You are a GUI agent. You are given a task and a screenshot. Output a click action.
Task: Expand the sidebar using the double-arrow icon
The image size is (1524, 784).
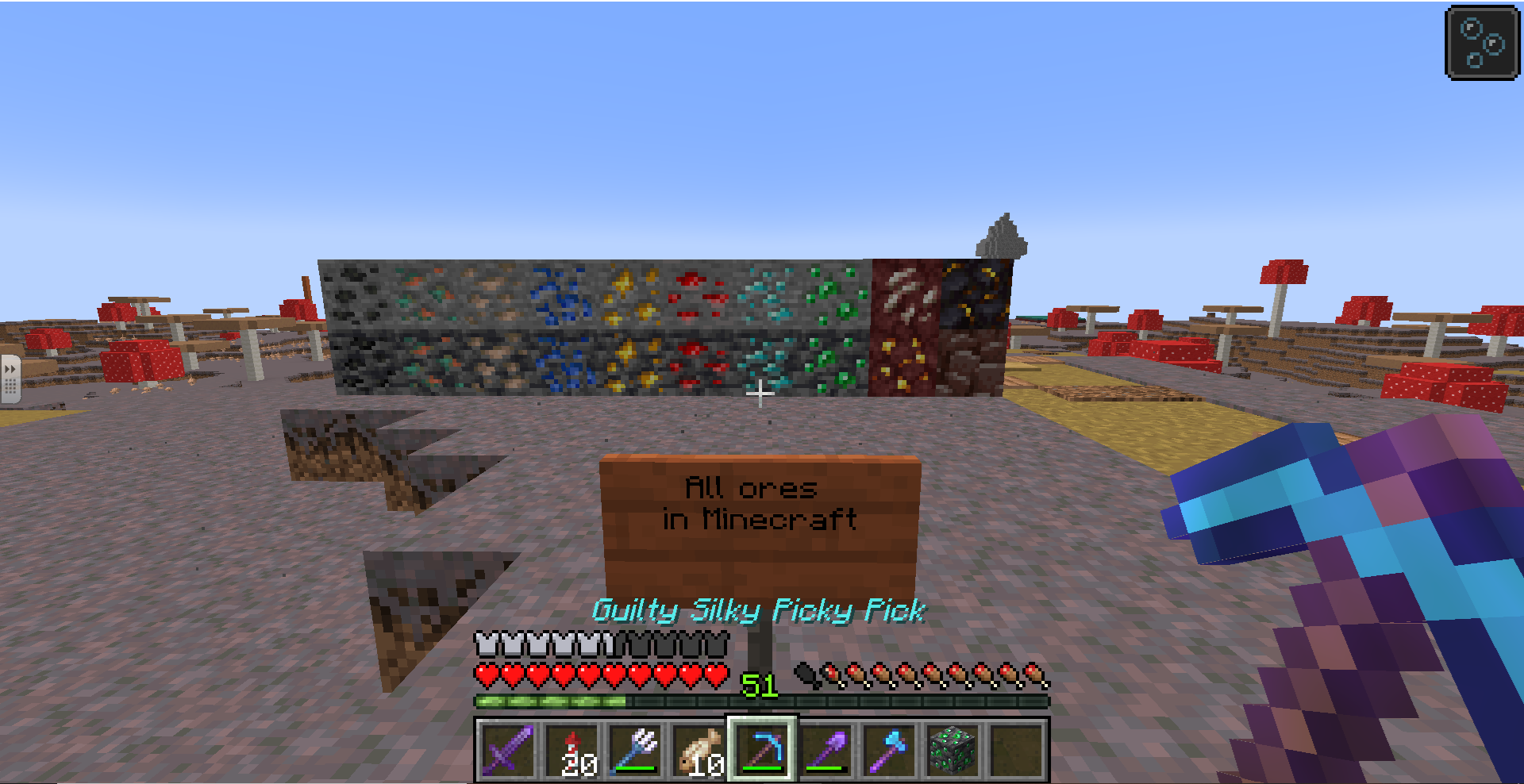10,367
